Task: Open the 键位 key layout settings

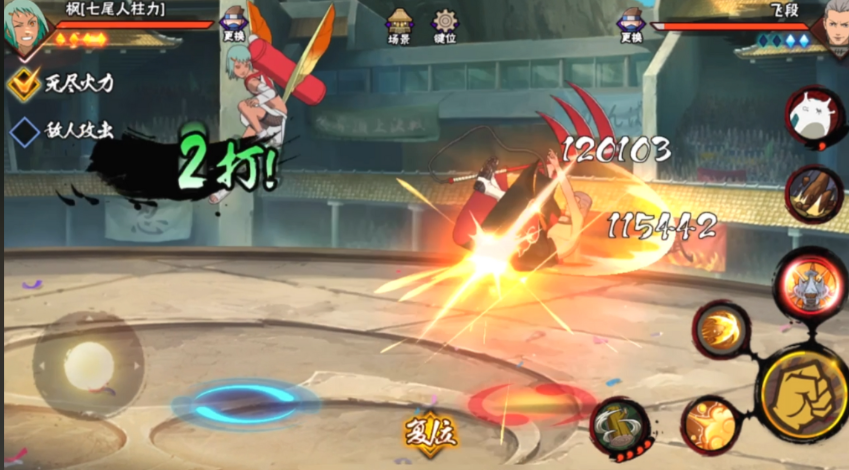Action: (445, 26)
